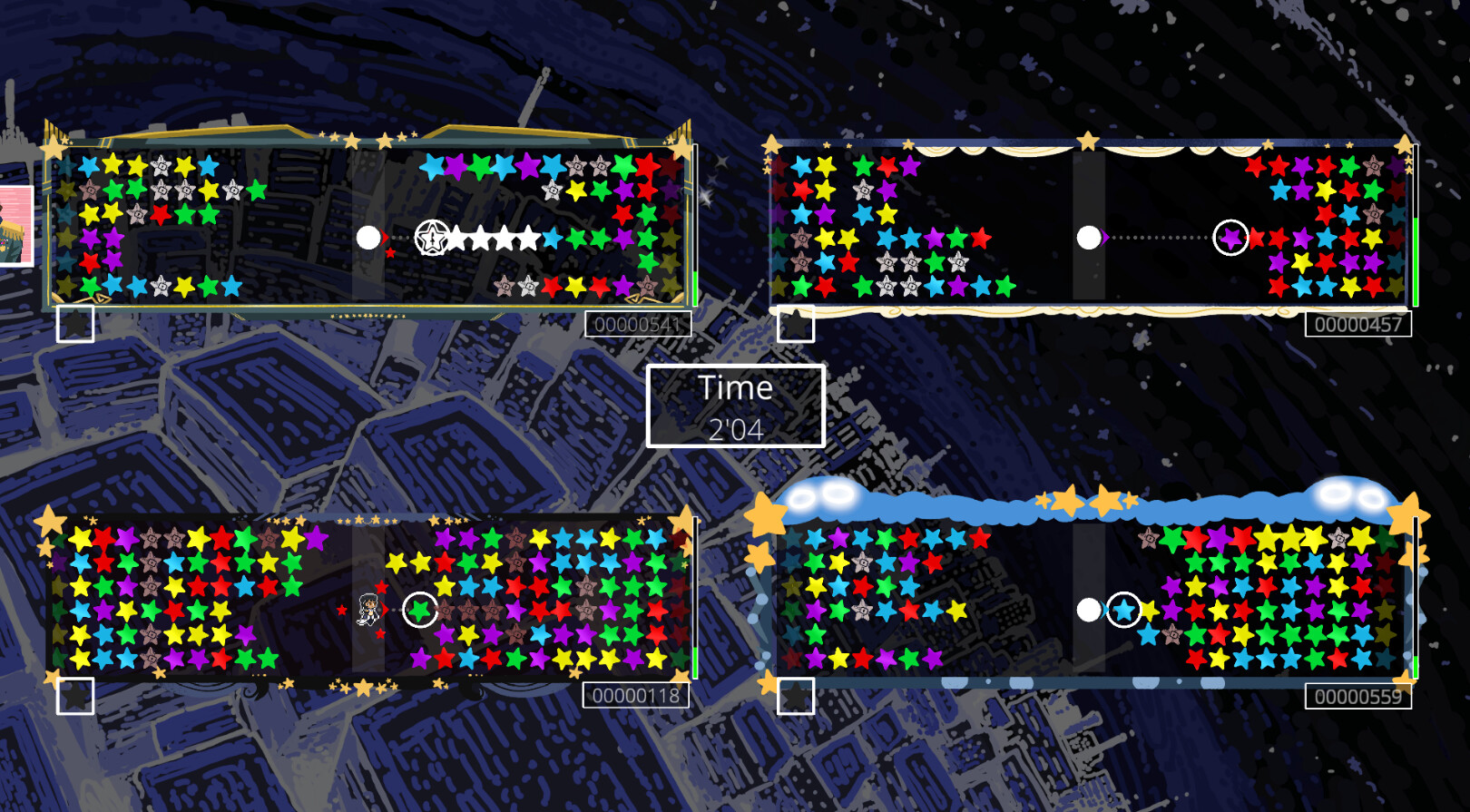Select the circled blue star on the bottom-right board
Image resolution: width=1470 pixels, height=812 pixels.
click(x=1123, y=610)
